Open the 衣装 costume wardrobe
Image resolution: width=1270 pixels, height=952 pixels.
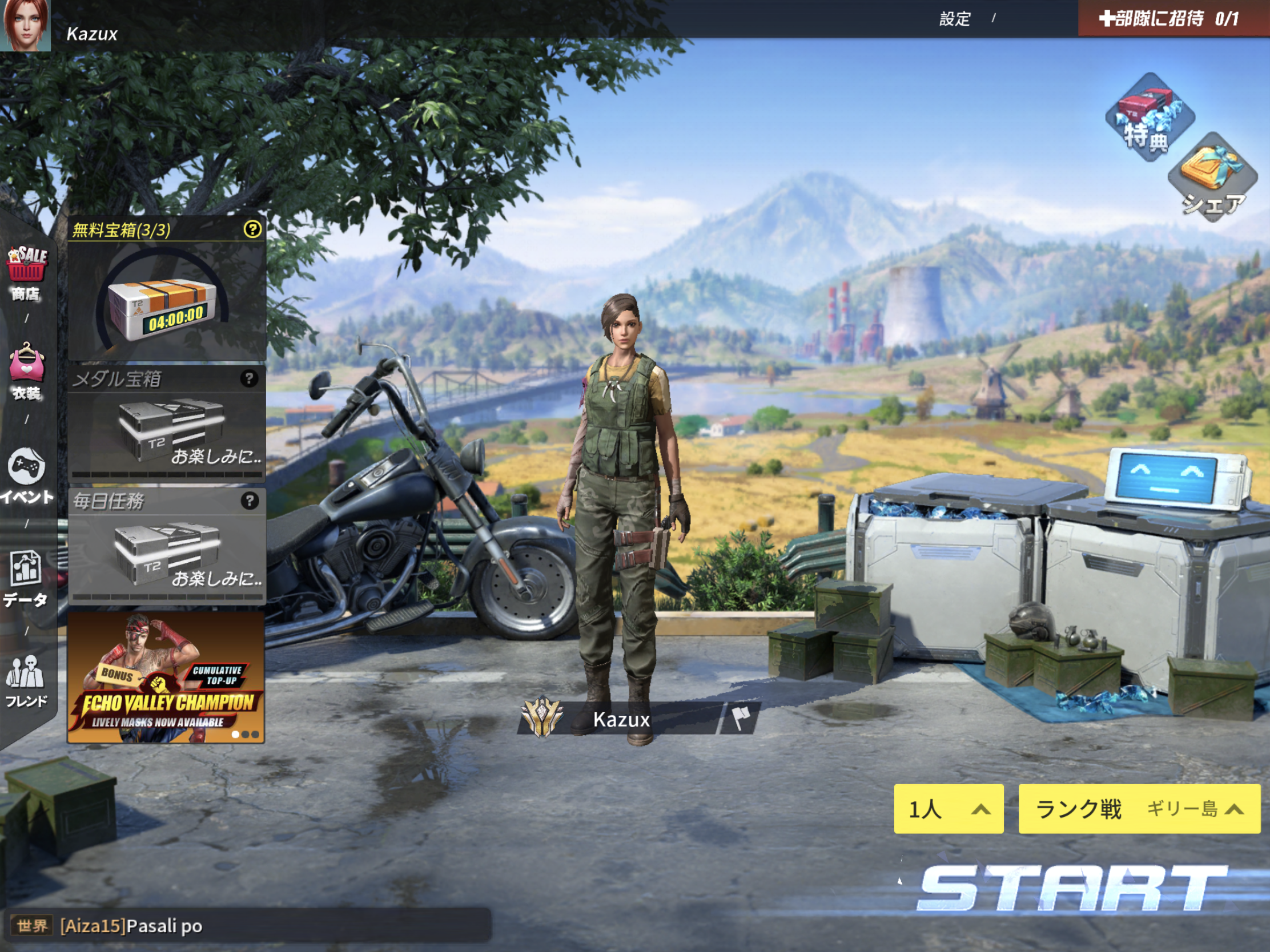pyautogui.click(x=26, y=372)
